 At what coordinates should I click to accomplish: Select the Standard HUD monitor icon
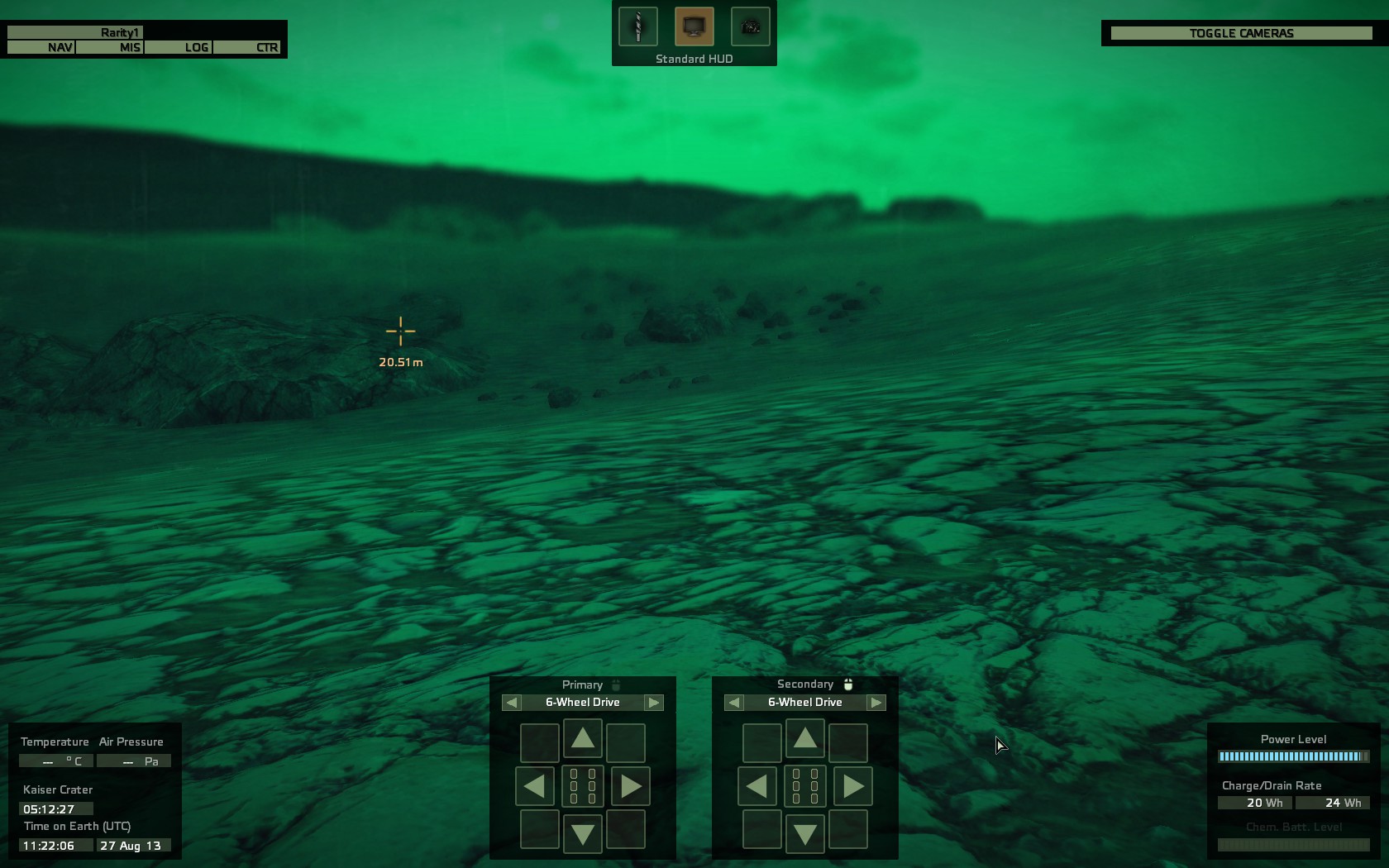694,26
